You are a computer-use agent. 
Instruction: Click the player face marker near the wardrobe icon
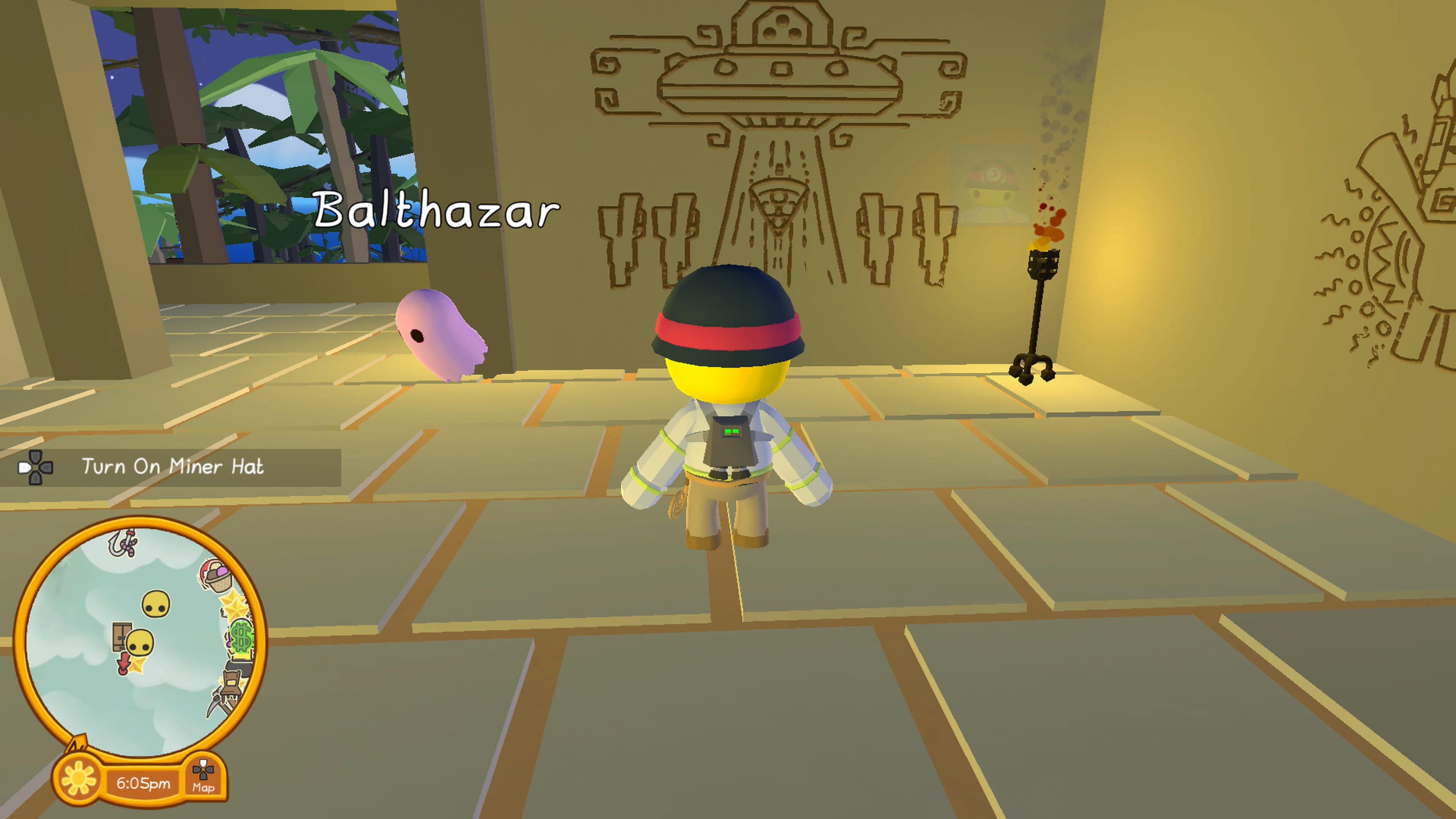pos(140,642)
